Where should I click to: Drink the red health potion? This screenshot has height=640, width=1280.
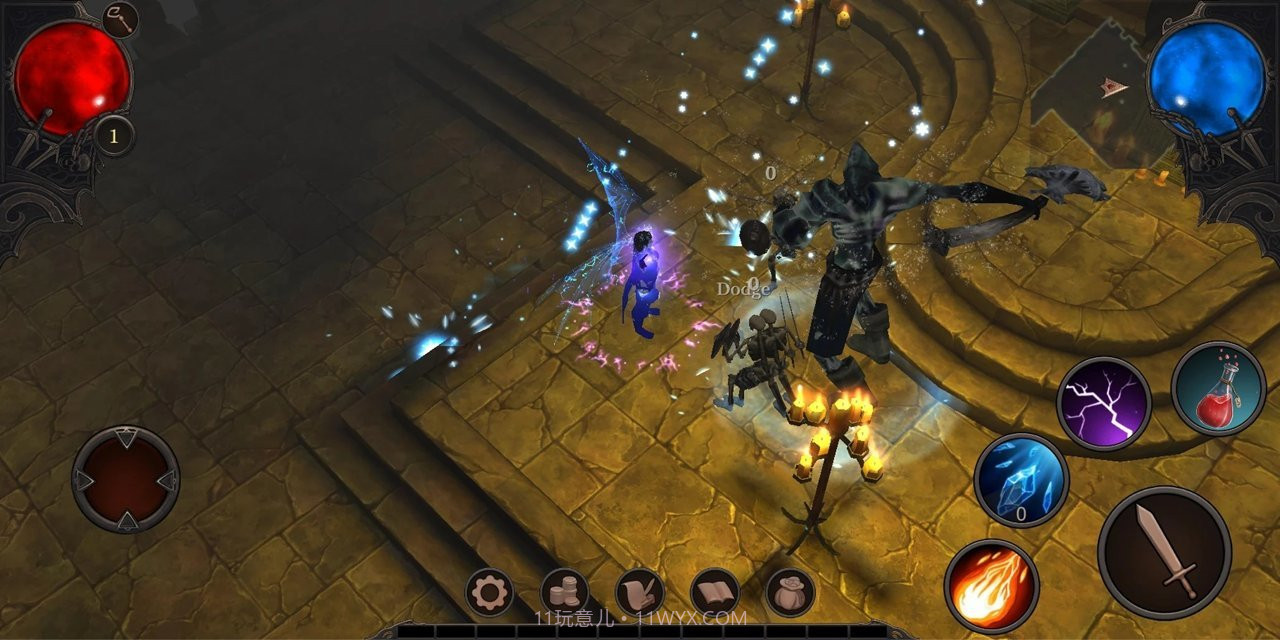click(x=1219, y=388)
